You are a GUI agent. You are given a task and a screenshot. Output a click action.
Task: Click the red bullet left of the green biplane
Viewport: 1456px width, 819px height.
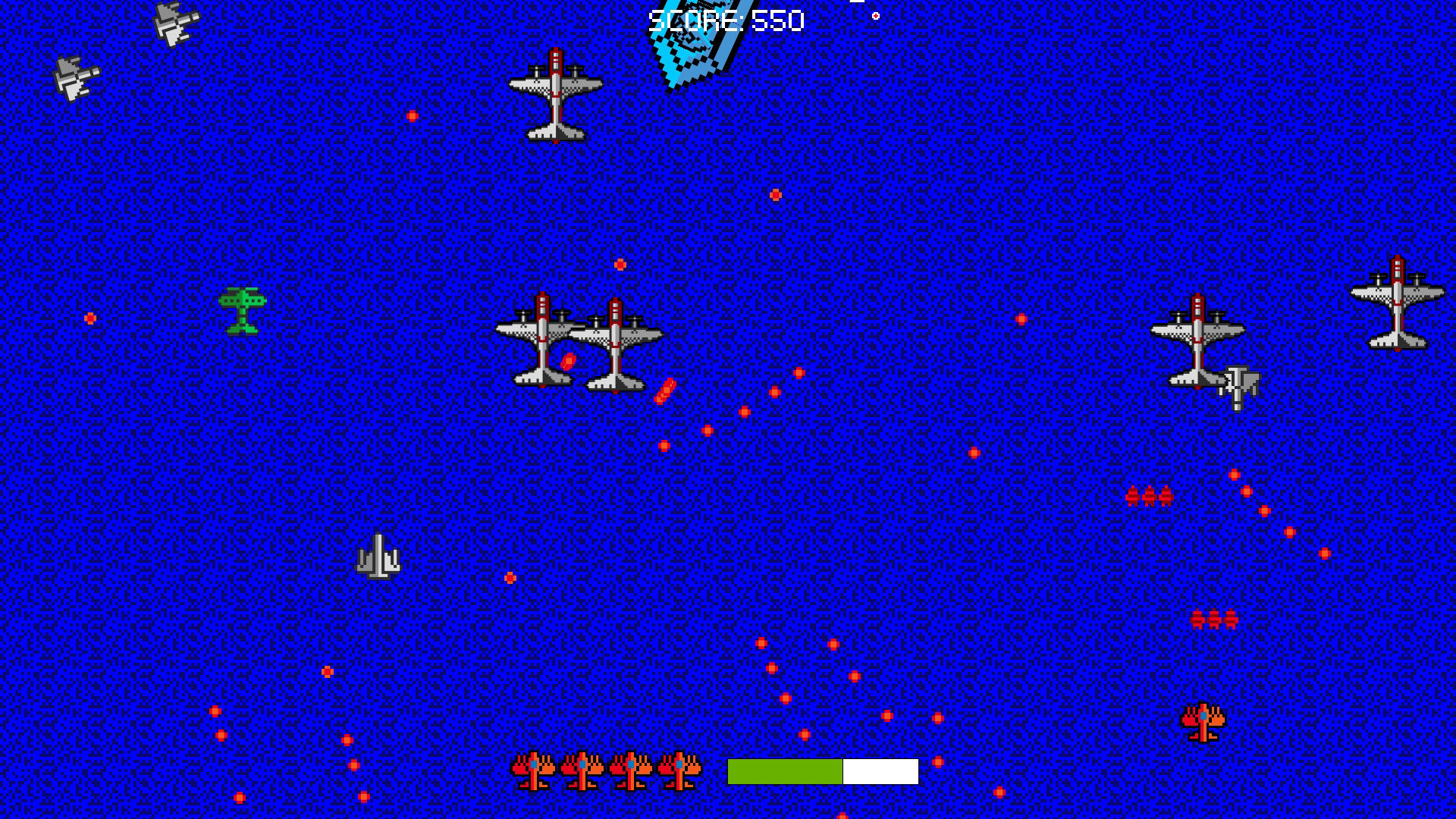click(x=89, y=317)
